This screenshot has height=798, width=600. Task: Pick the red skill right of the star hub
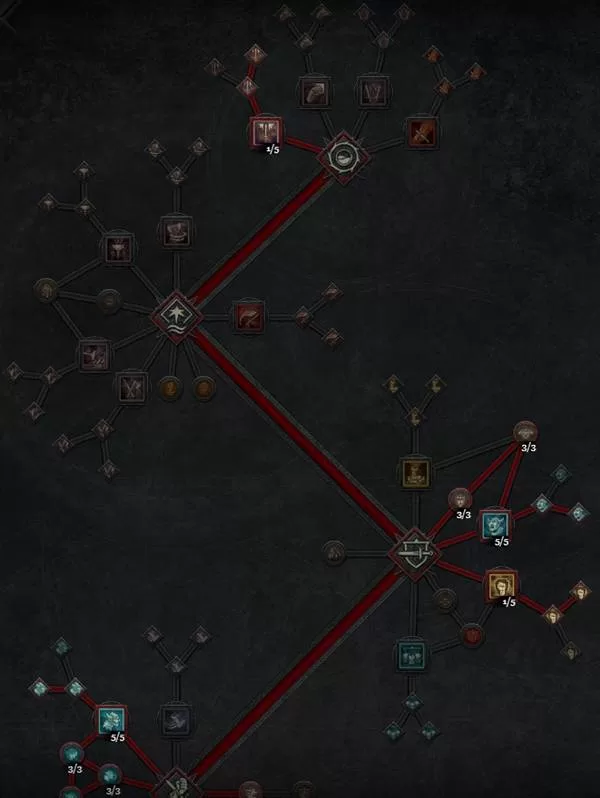tap(247, 316)
